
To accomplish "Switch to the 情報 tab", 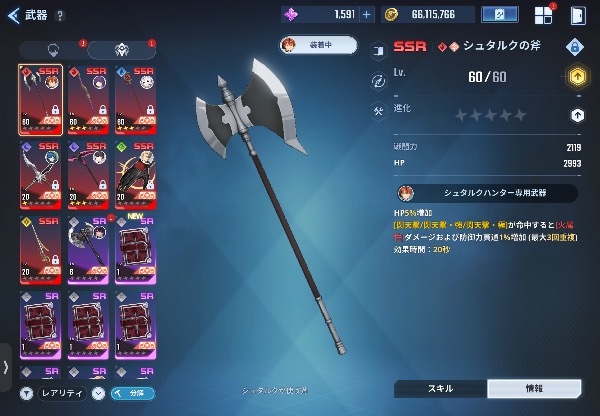I will (x=533, y=389).
